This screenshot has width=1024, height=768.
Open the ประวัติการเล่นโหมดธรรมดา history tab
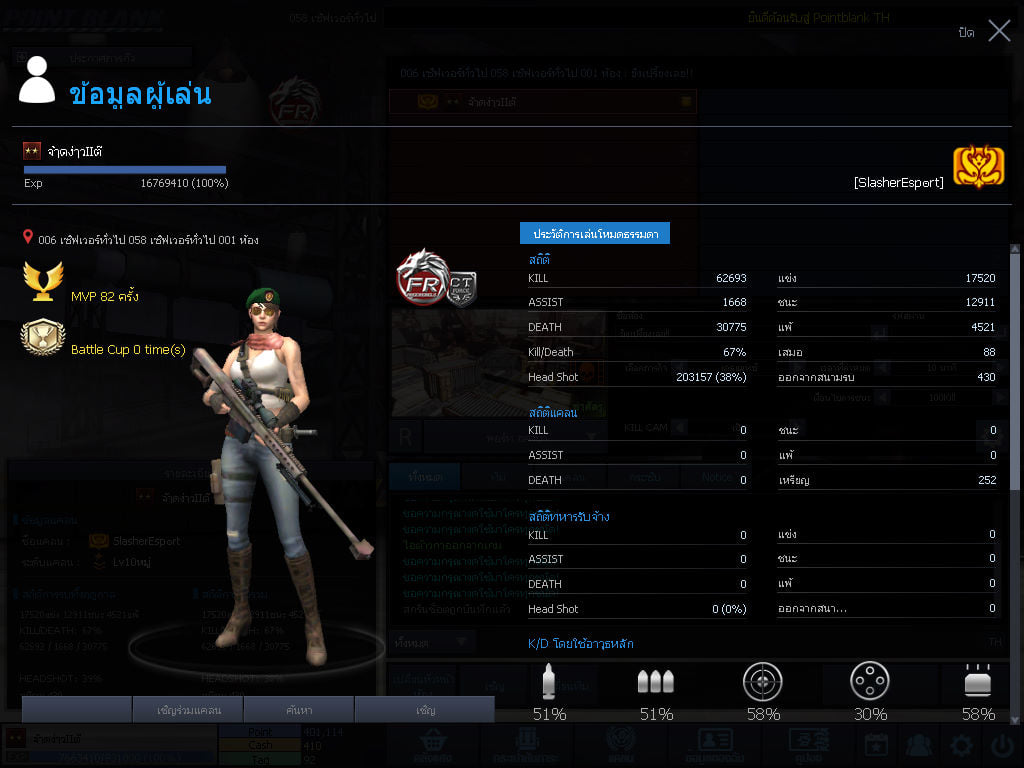click(x=594, y=233)
